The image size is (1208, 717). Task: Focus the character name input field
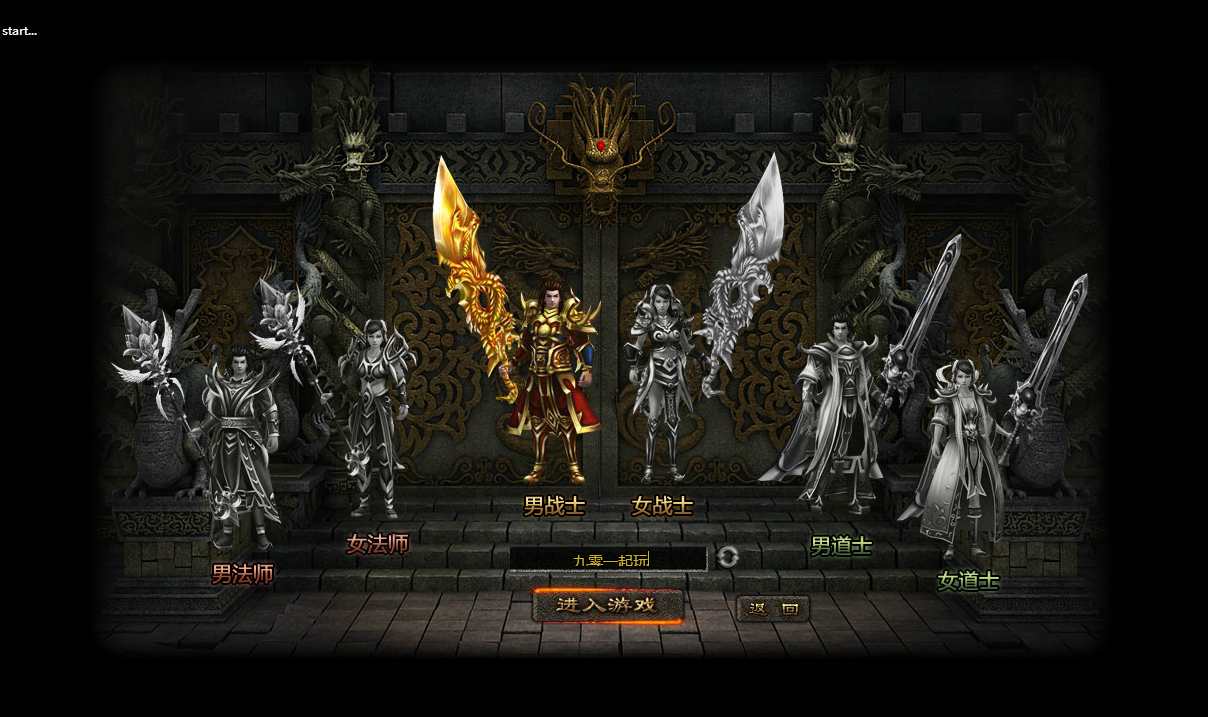608,559
